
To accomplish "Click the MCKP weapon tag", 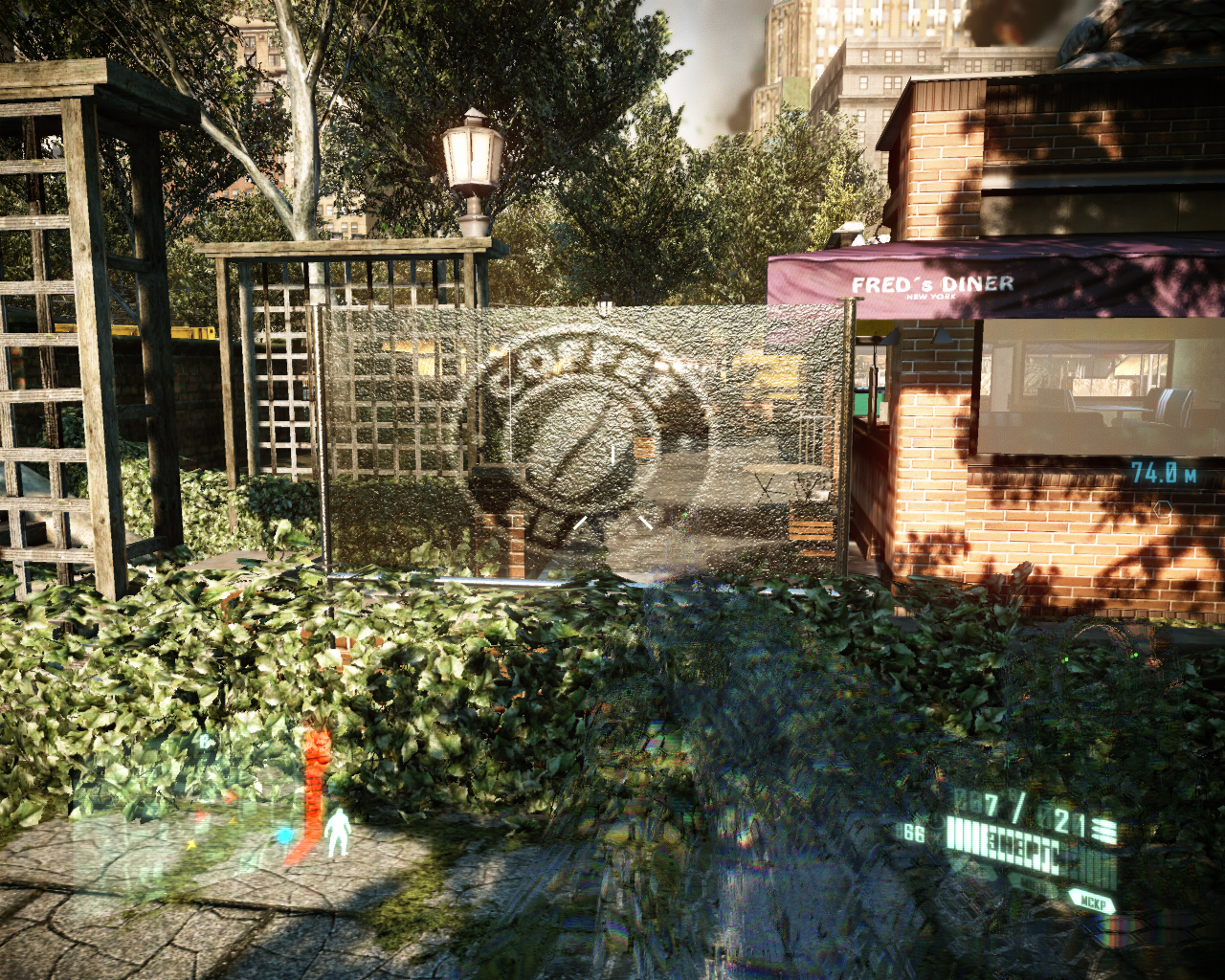I will tap(1091, 902).
